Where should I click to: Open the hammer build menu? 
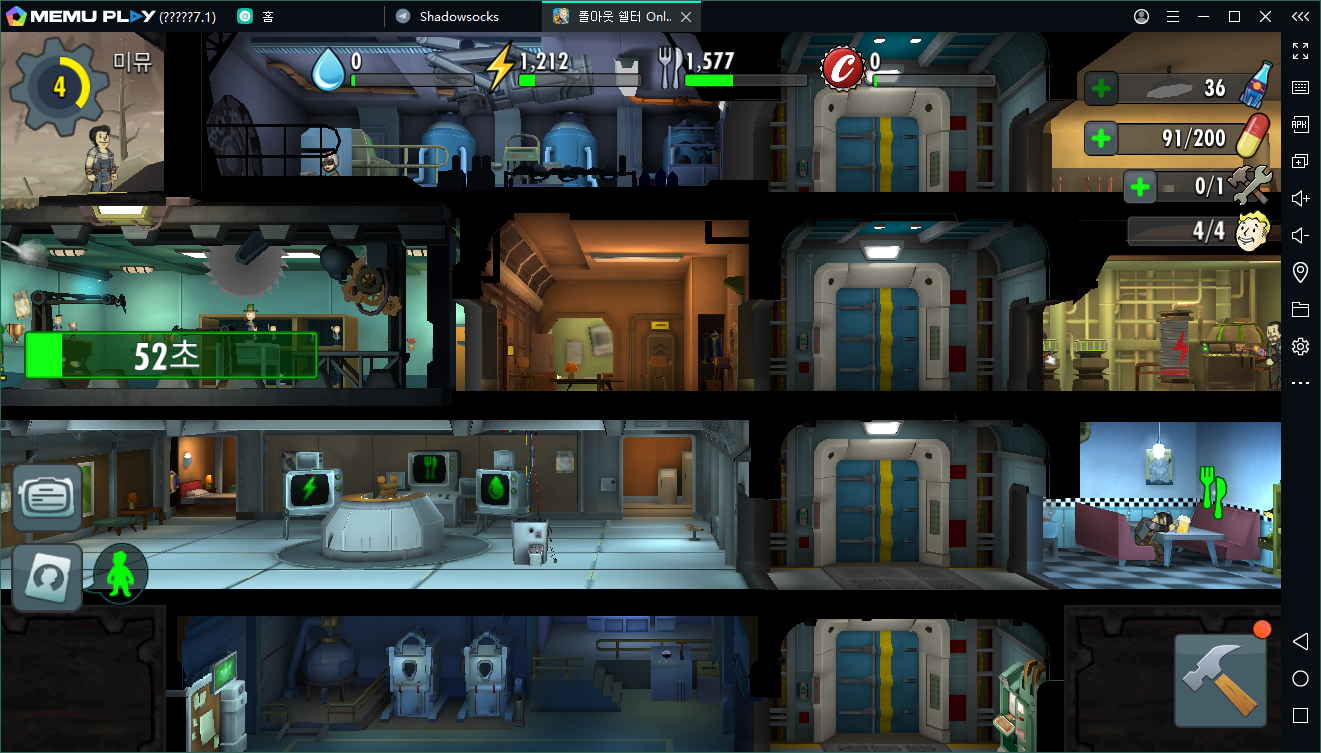click(1219, 680)
